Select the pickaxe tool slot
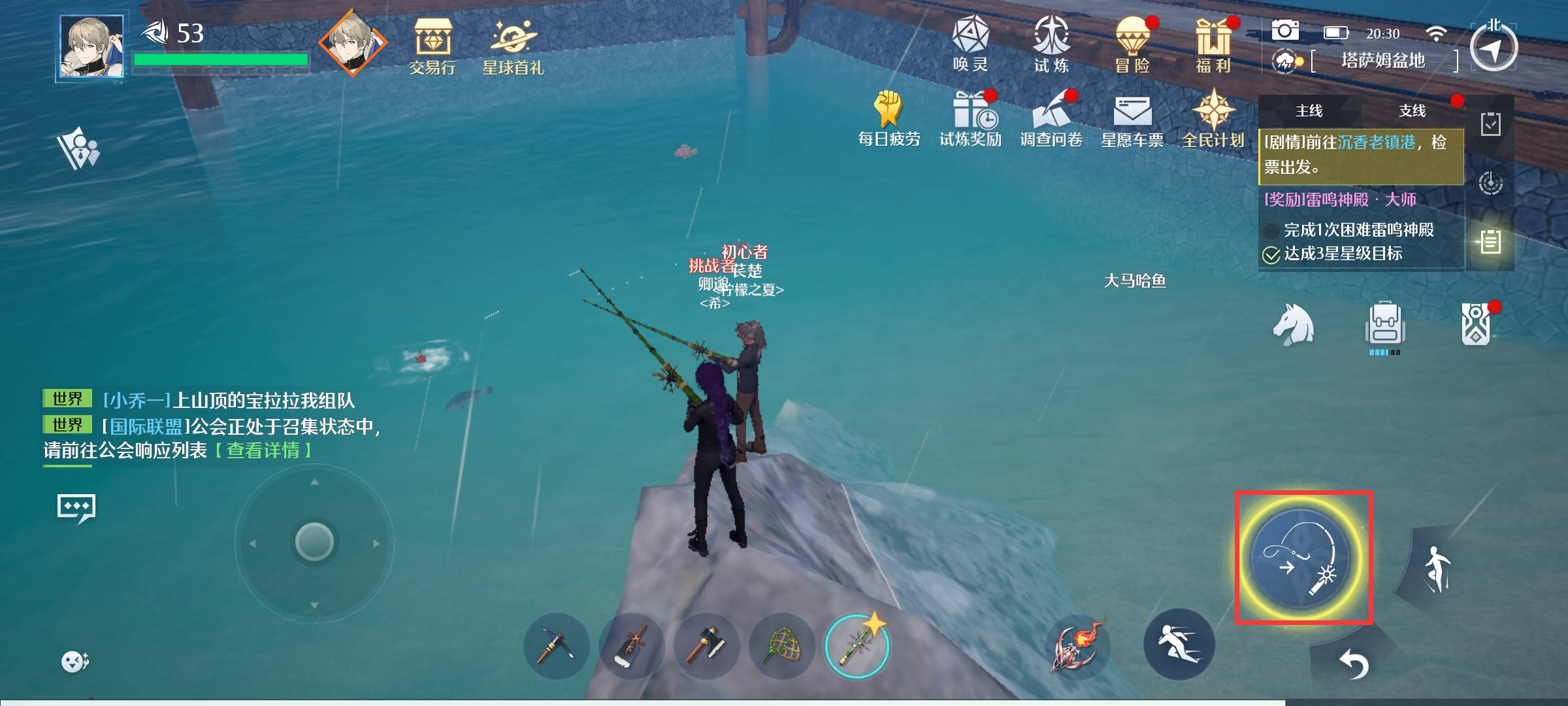Image resolution: width=1568 pixels, height=706 pixels. point(556,646)
